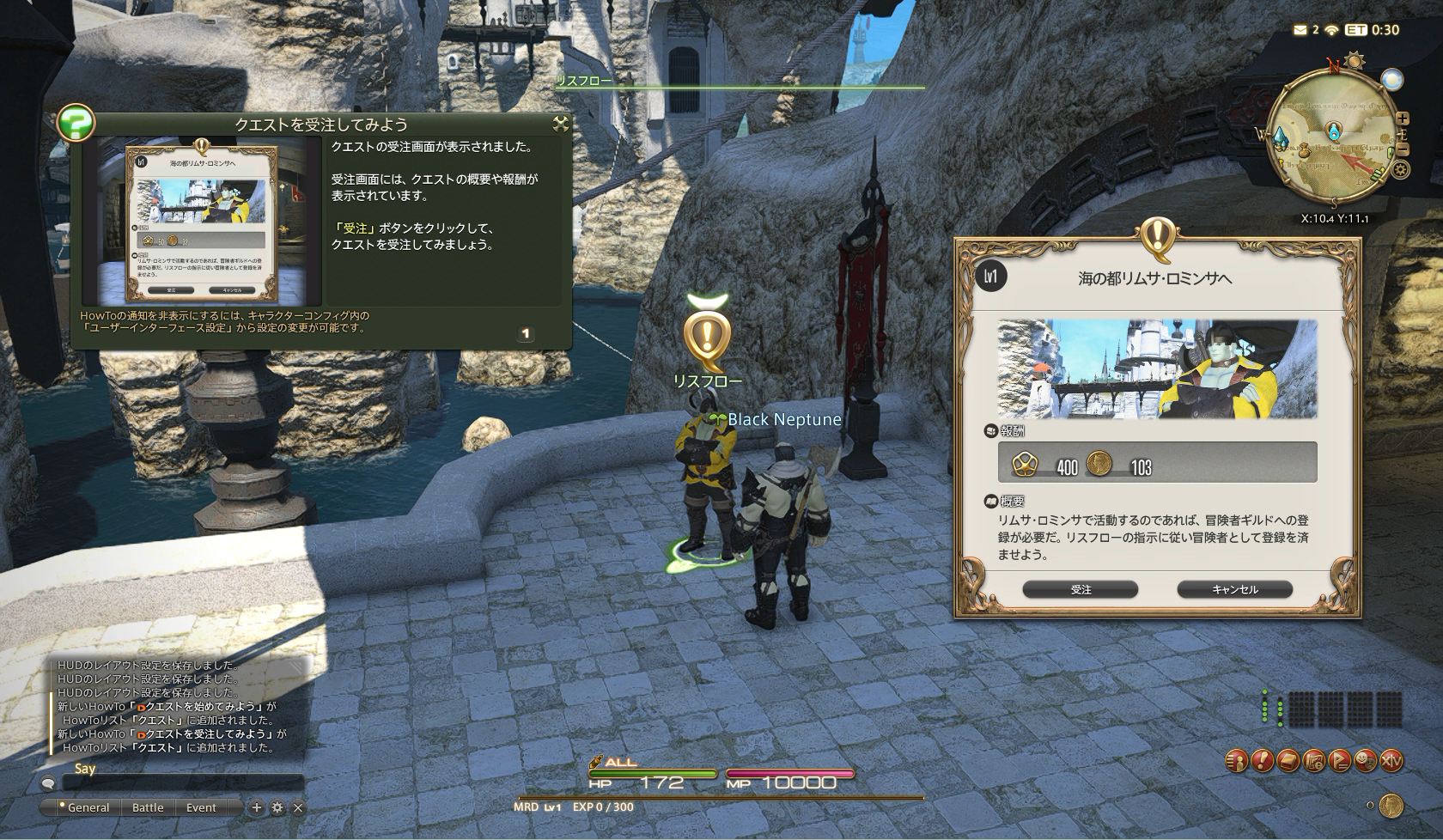Open the Character menu icon
Viewport: 1443px width, 840px height.
pos(1236,760)
